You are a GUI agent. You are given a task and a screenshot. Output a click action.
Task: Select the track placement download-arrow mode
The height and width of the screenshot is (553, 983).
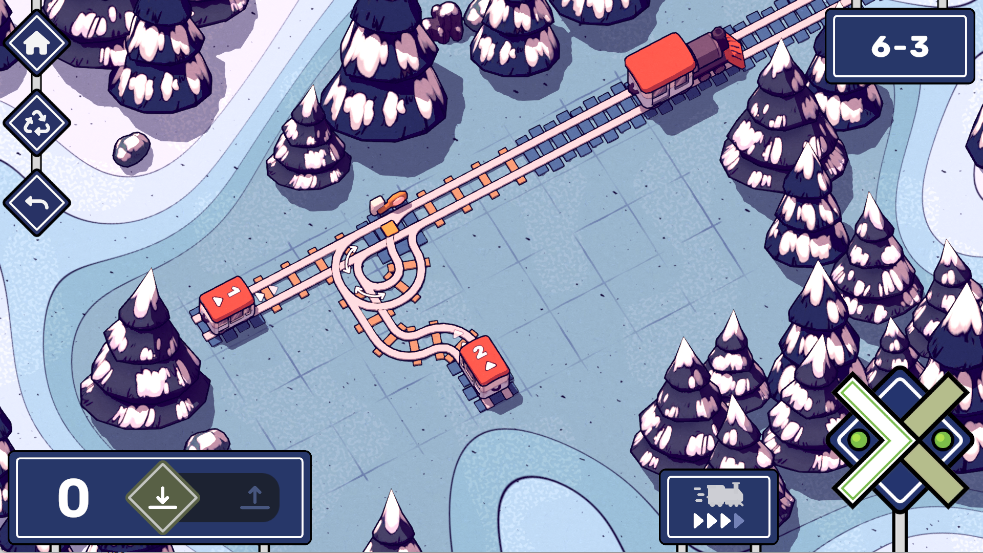pyautogui.click(x=163, y=497)
